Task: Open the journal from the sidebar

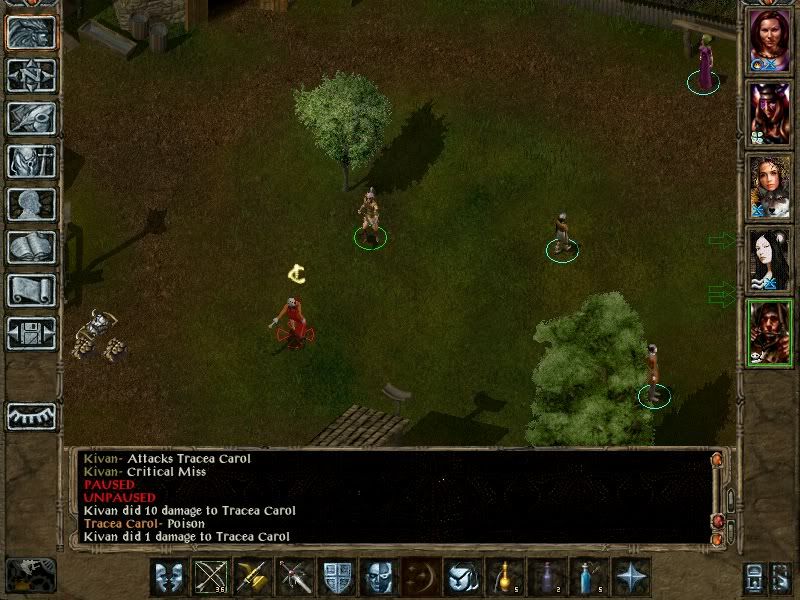Action: (31, 118)
